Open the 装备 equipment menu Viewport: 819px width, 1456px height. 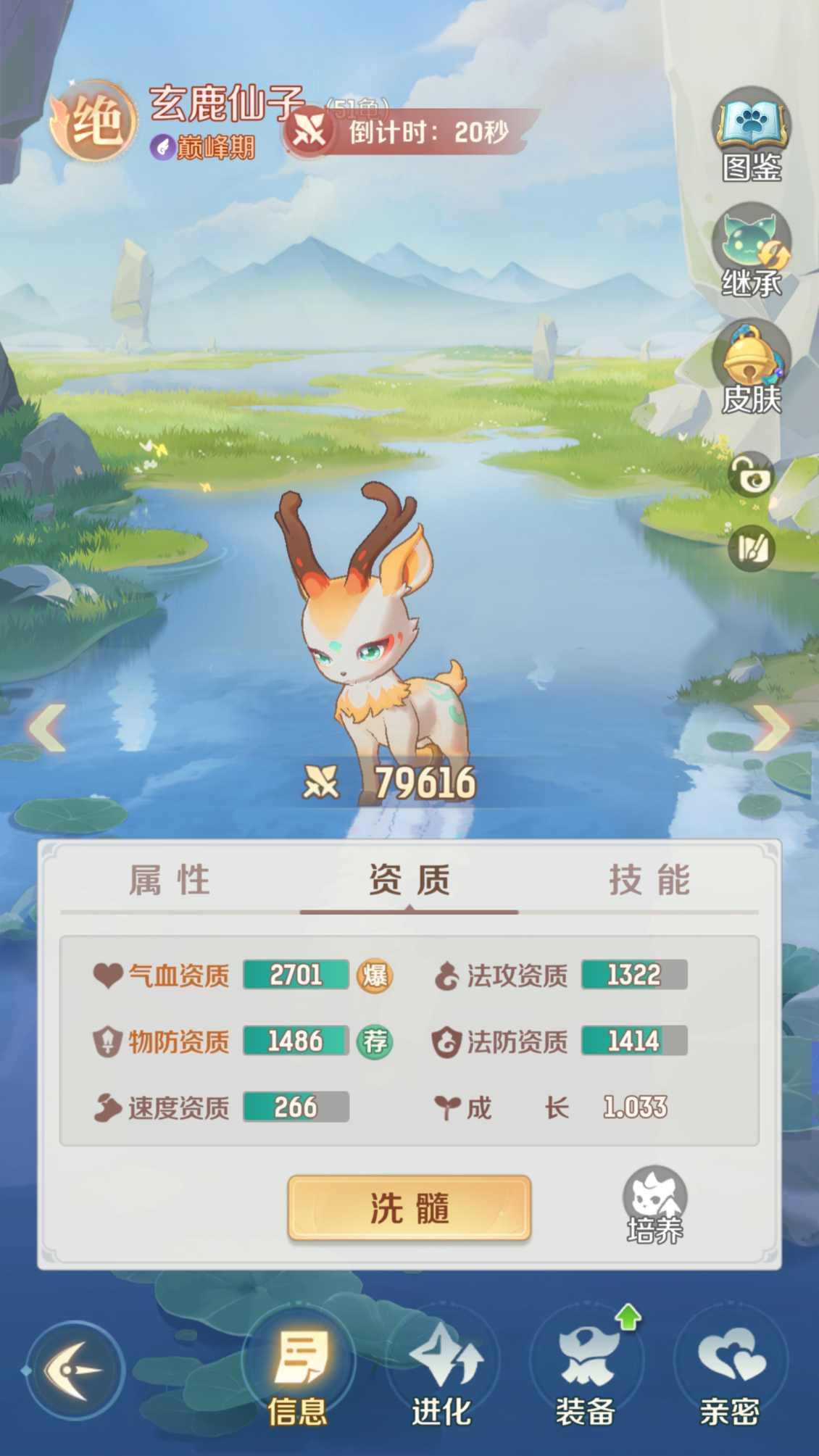tap(586, 1373)
